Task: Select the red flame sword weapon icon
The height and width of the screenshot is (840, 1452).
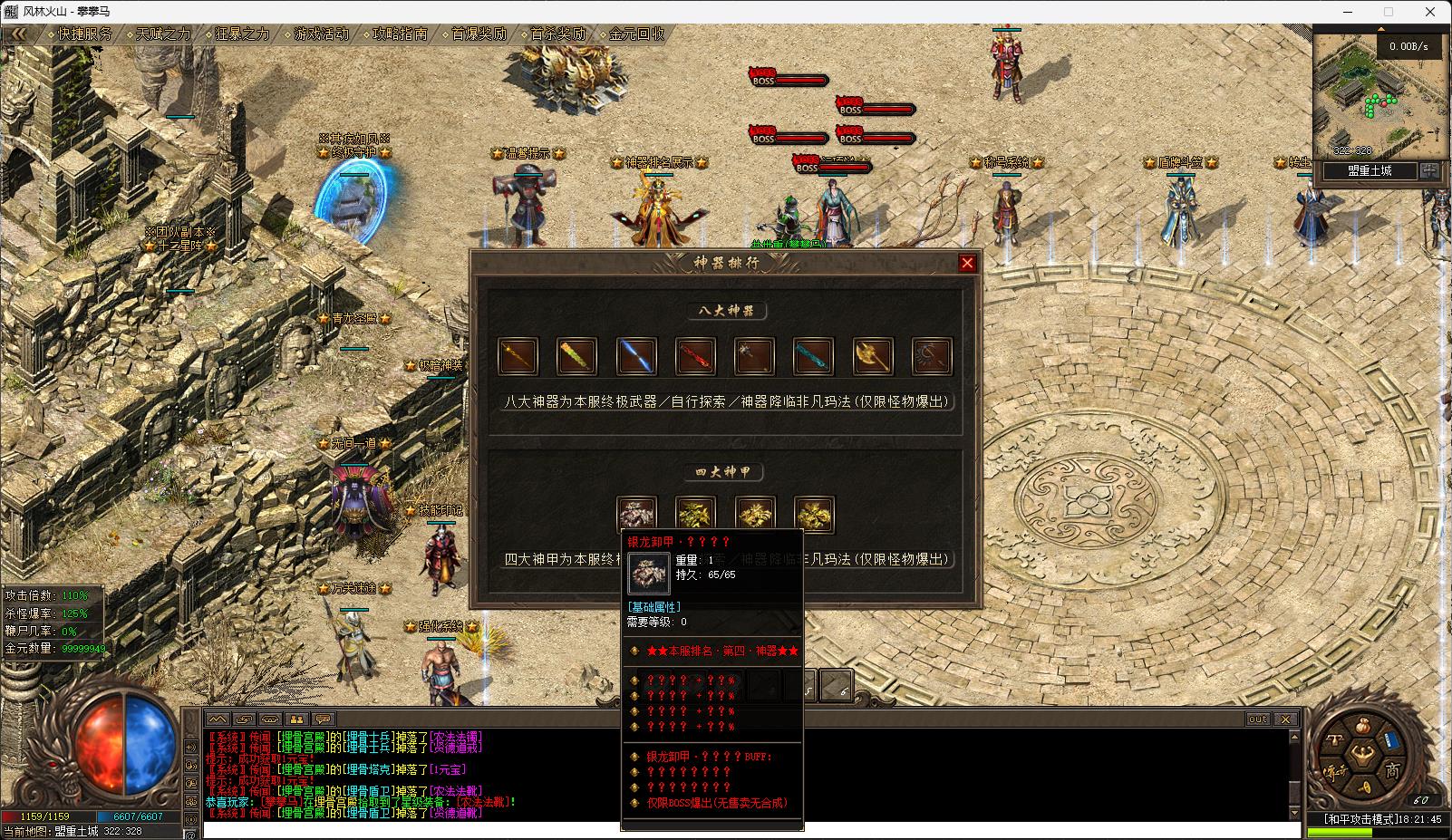Action: (x=695, y=356)
